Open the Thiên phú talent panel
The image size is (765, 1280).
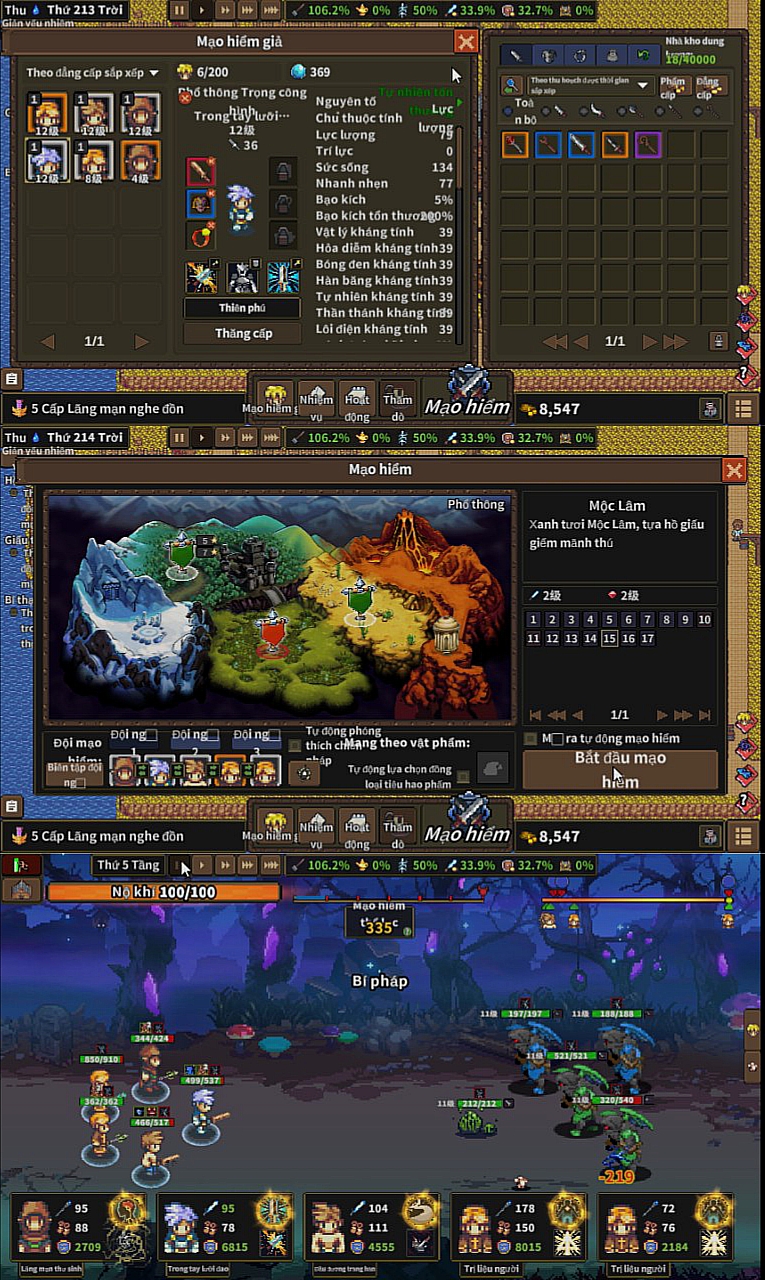(242, 308)
